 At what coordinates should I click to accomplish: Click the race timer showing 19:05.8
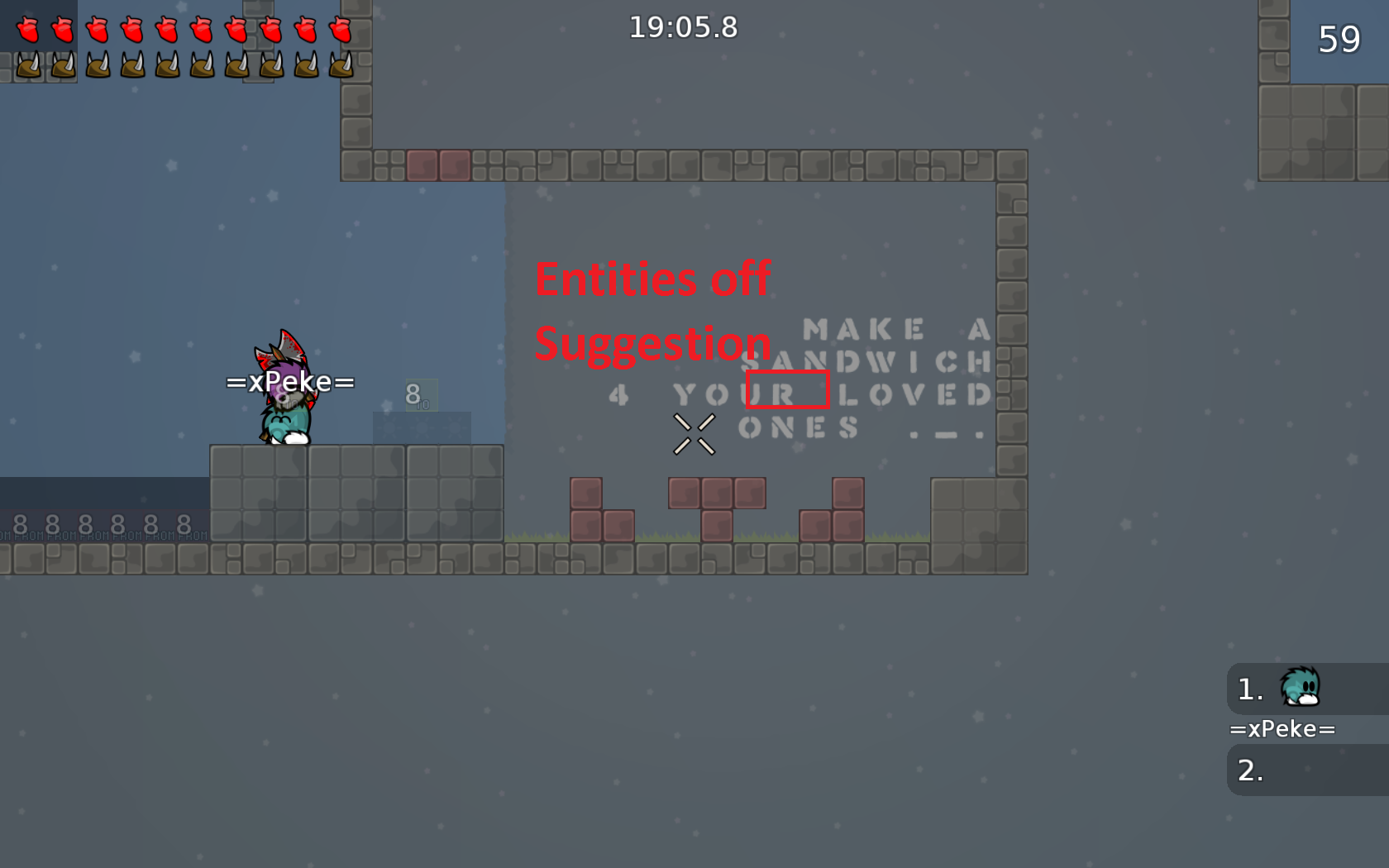[x=685, y=27]
